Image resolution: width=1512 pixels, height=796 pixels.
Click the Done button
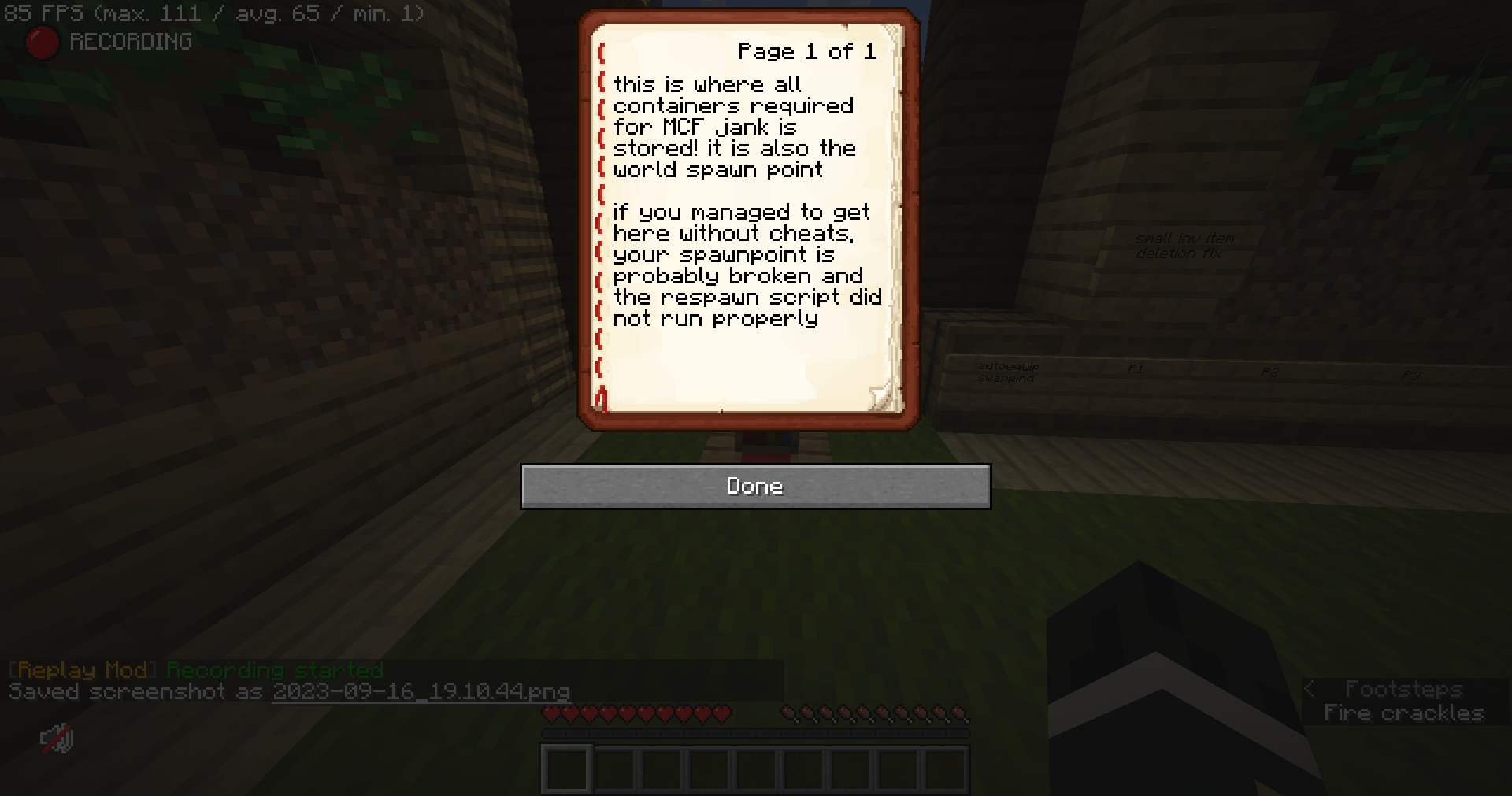754,487
